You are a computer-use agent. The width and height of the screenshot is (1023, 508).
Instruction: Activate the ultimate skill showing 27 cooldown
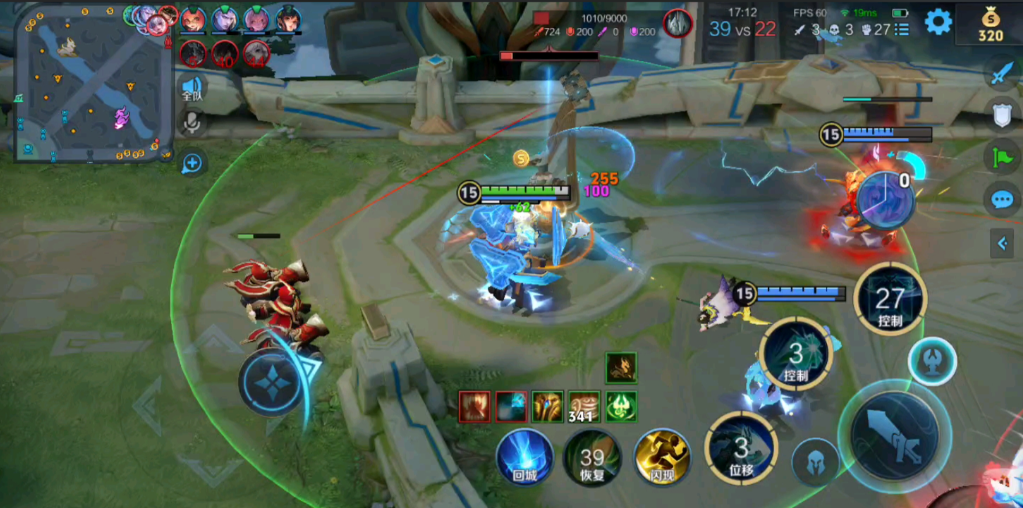pyautogui.click(x=889, y=300)
